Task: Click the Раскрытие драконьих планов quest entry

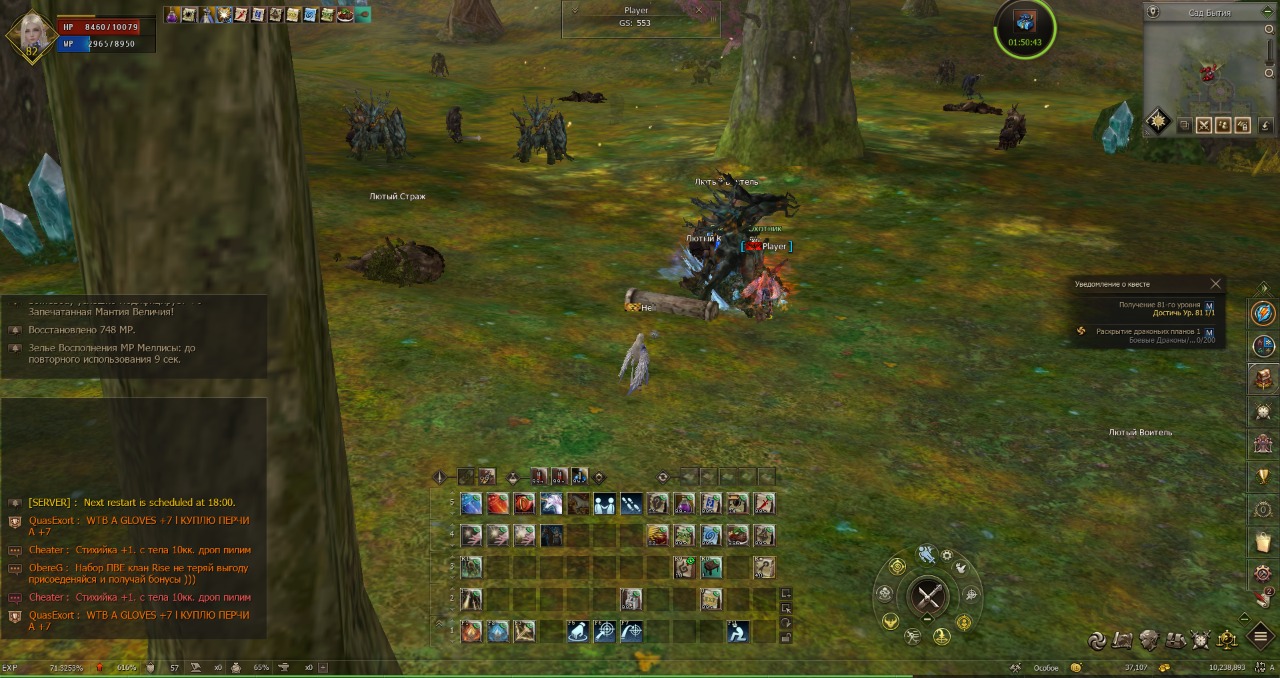Action: (1147, 332)
